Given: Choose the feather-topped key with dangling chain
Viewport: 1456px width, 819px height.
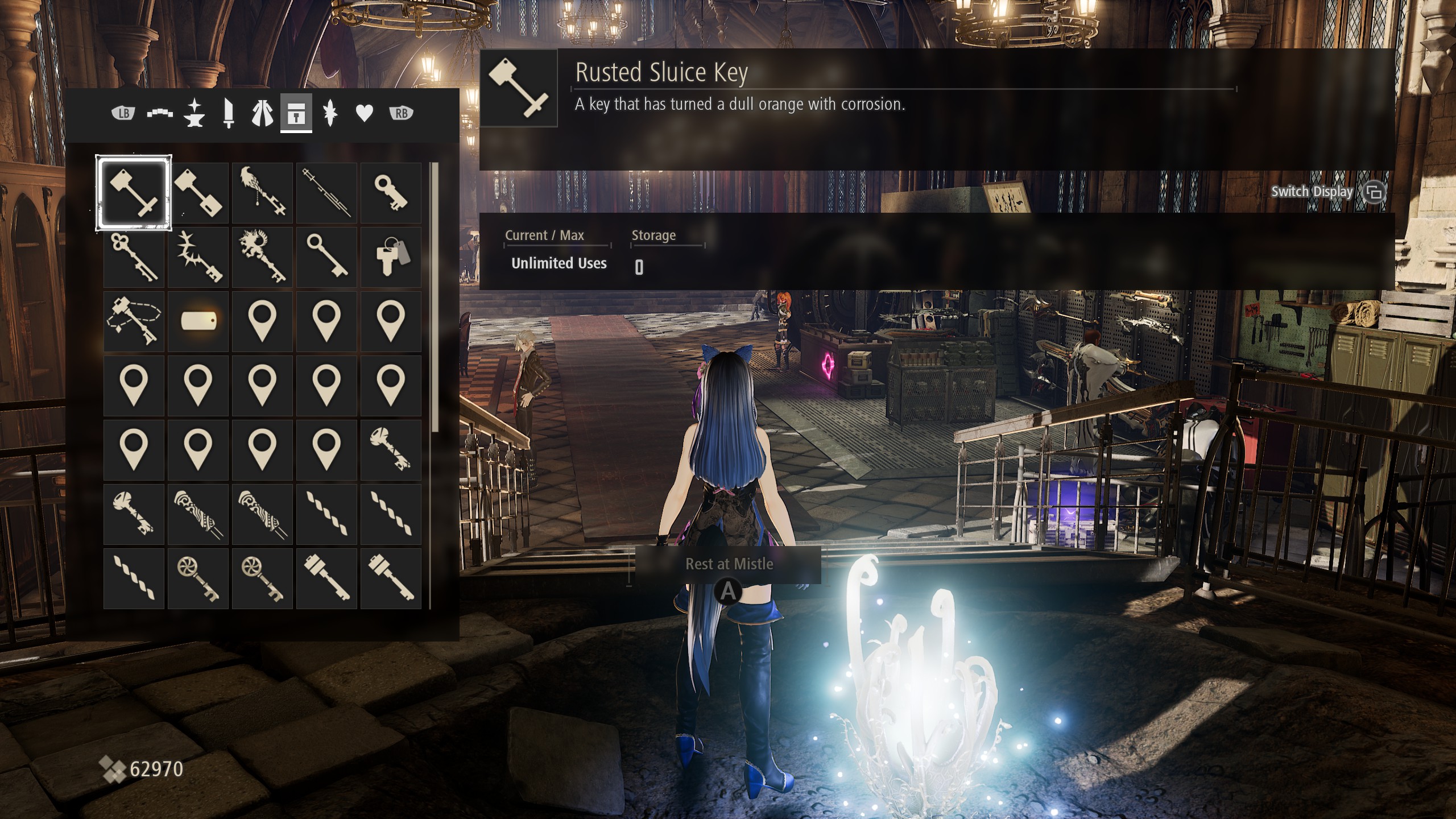Looking at the screenshot, I should click(x=262, y=193).
